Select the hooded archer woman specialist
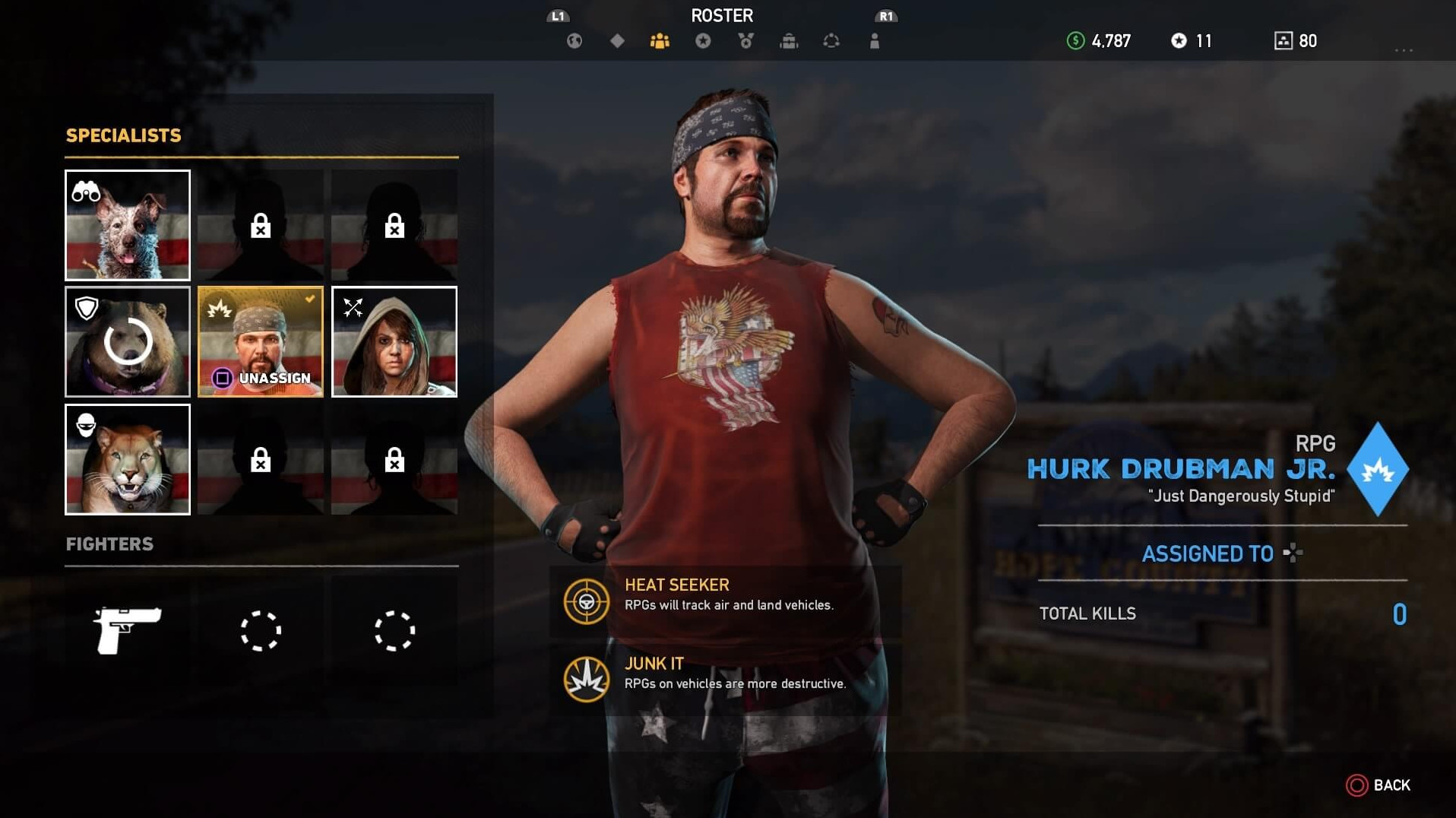Viewport: 1456px width, 818px height. pyautogui.click(x=394, y=342)
